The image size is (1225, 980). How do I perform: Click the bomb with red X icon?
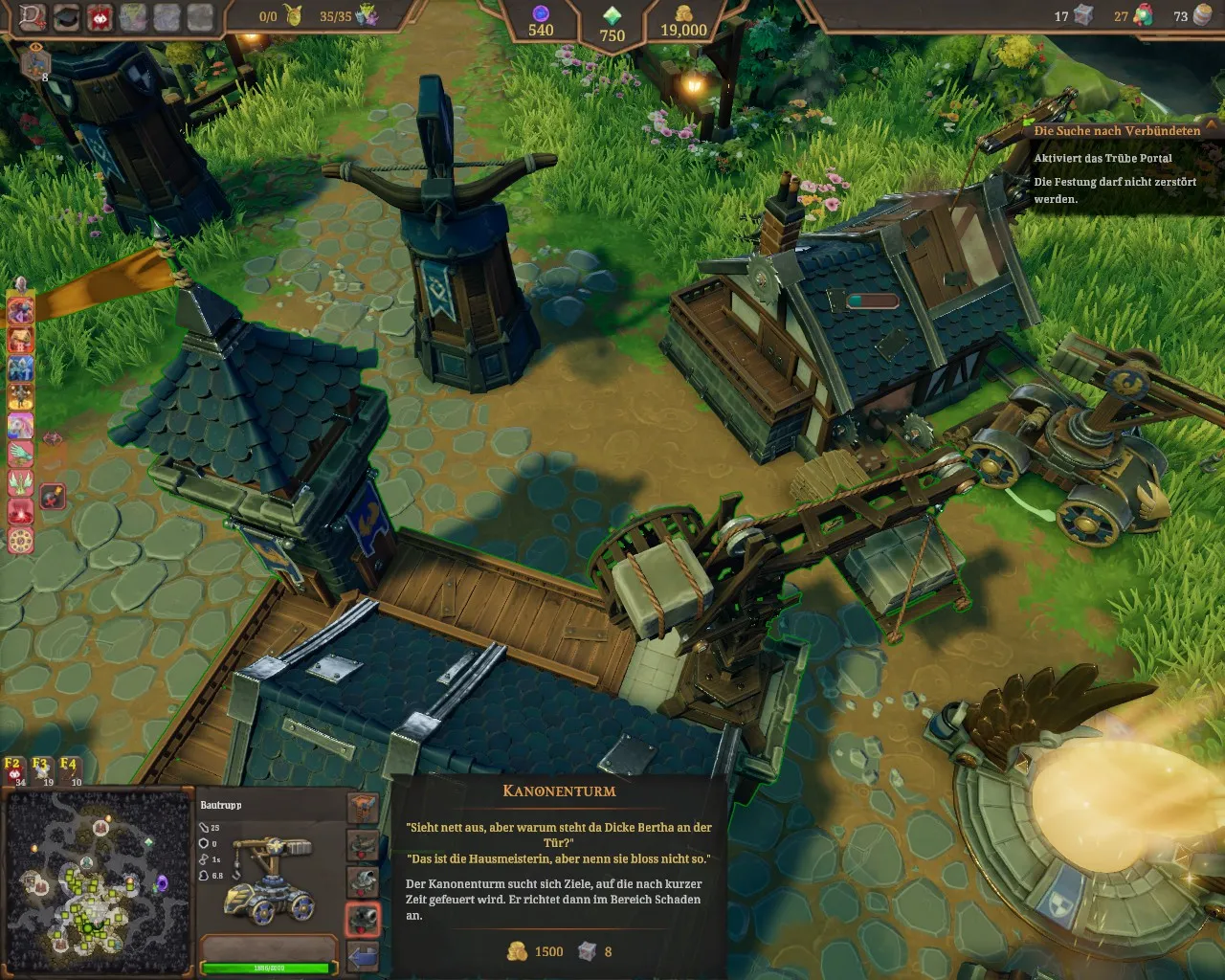coord(54,497)
